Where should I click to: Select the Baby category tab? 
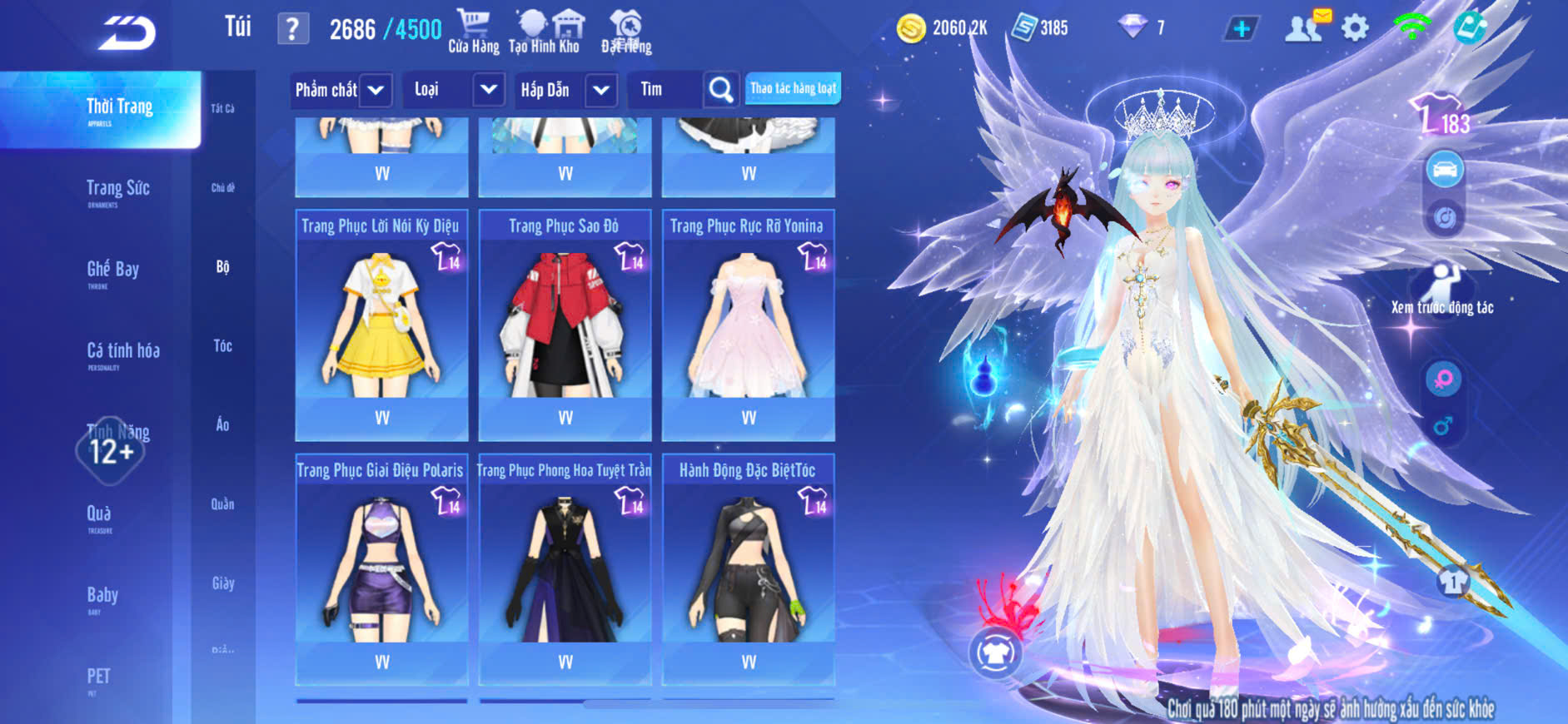pos(102,596)
